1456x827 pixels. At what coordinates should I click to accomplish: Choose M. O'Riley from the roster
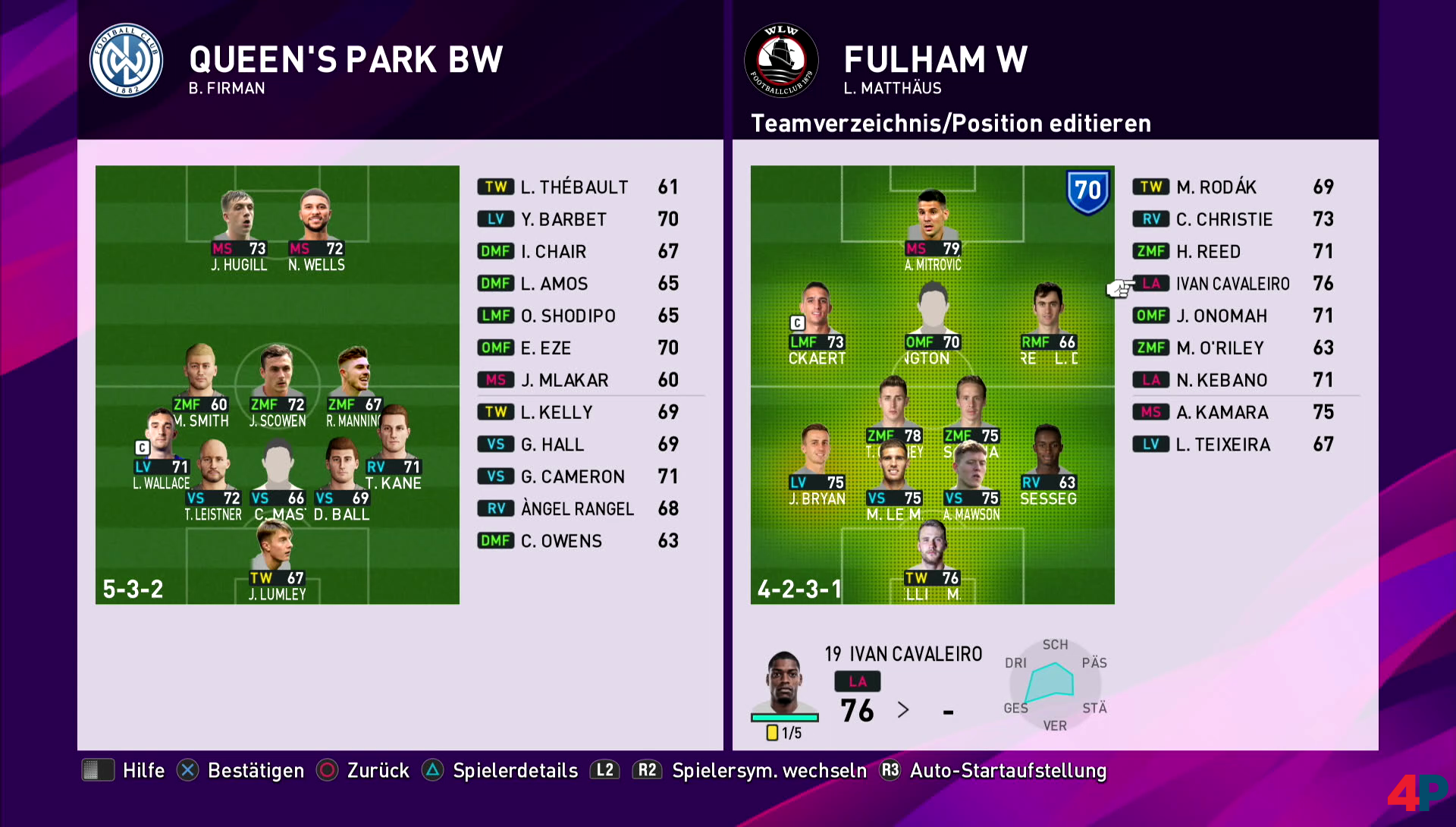point(1219,348)
